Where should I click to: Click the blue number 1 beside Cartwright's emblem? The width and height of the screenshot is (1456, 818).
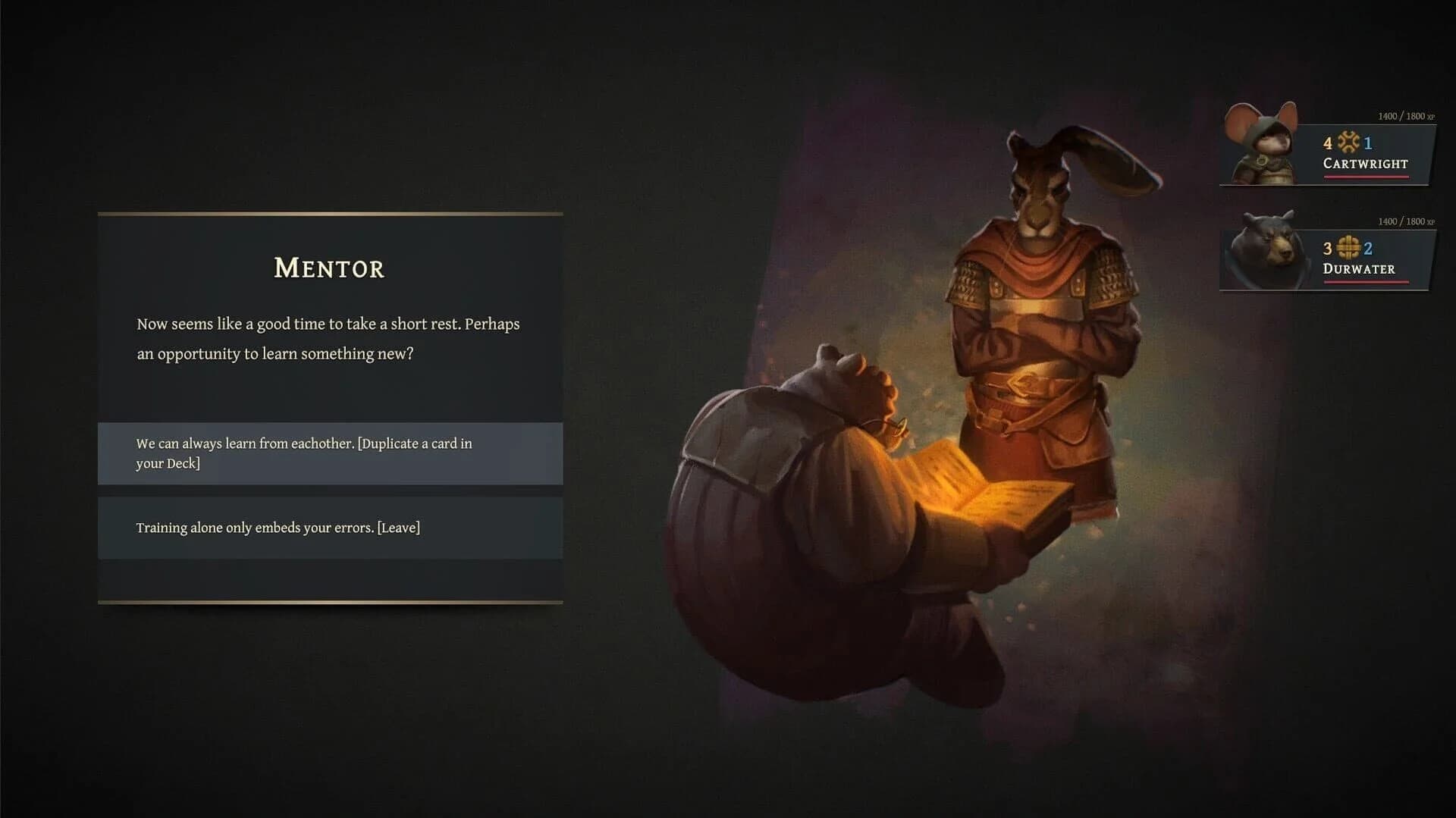pos(1368,143)
